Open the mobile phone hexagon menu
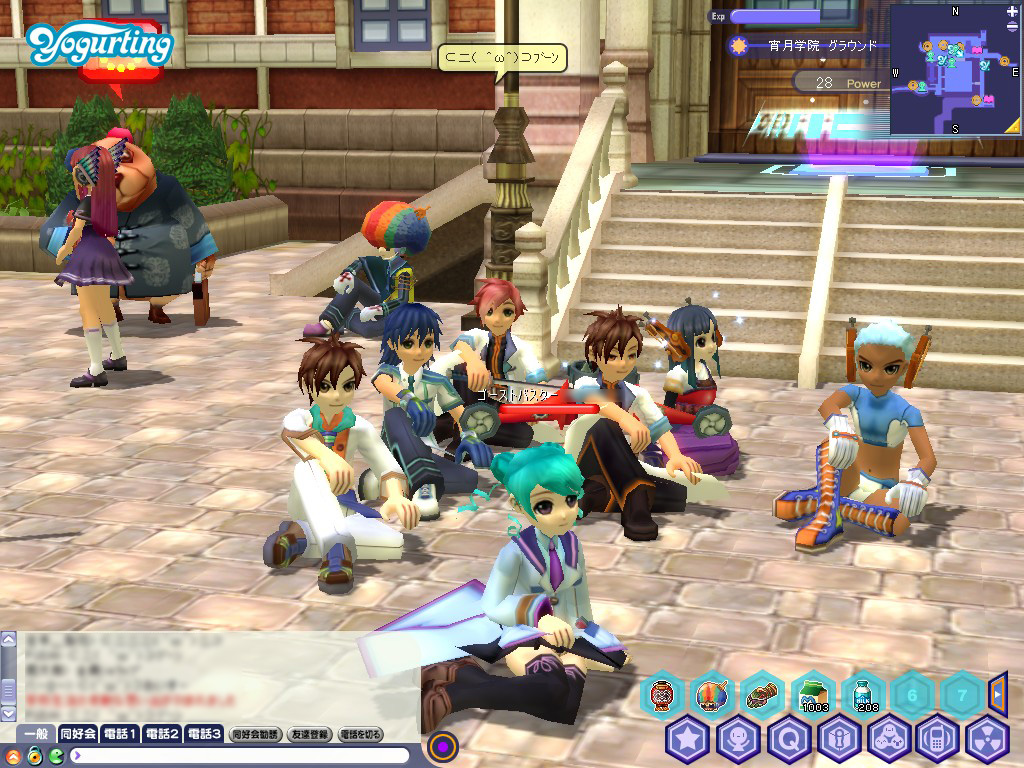Viewport: 1024px width, 768px height. pyautogui.click(x=938, y=739)
